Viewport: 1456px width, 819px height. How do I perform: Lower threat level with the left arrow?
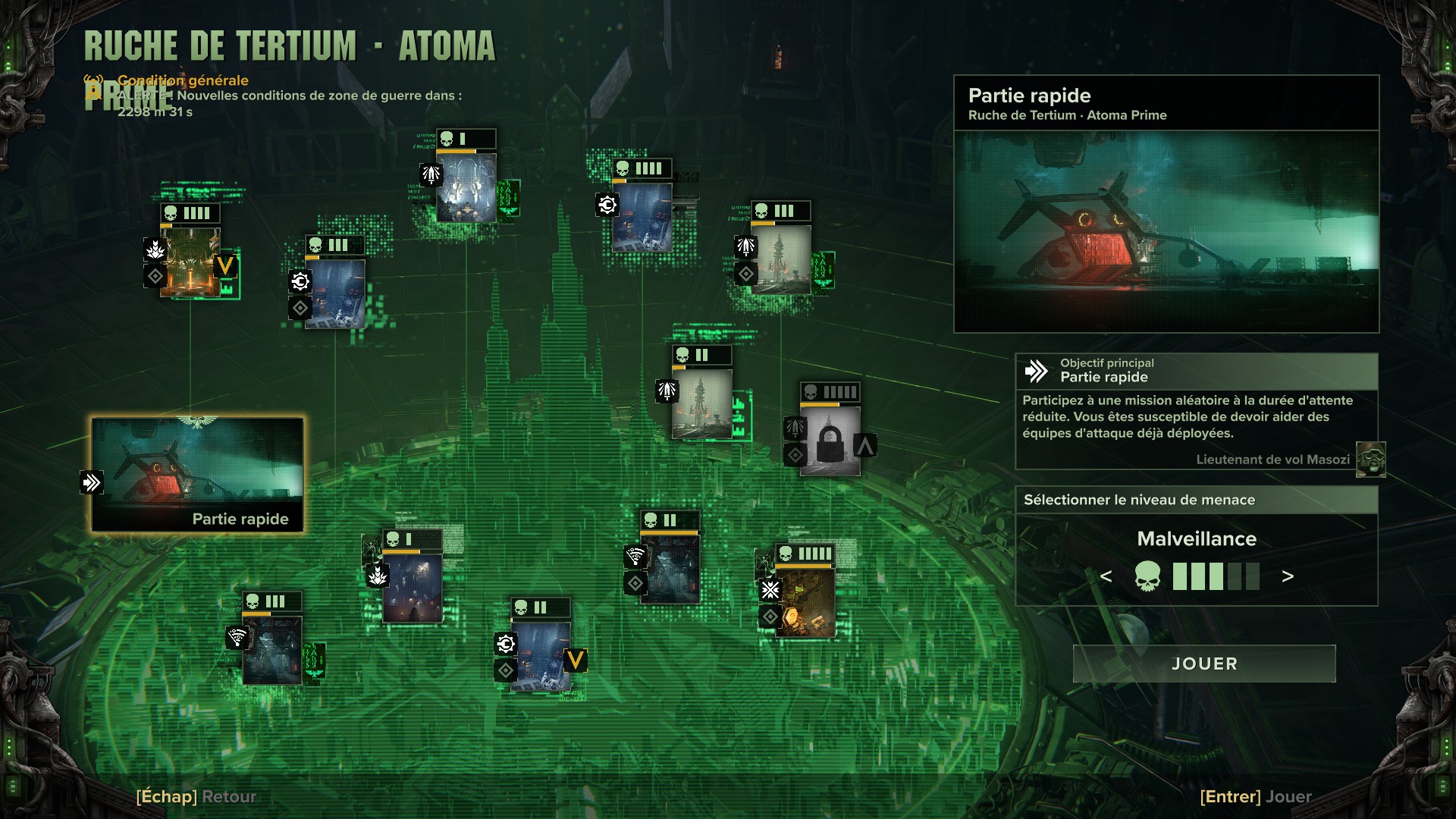click(x=1106, y=577)
